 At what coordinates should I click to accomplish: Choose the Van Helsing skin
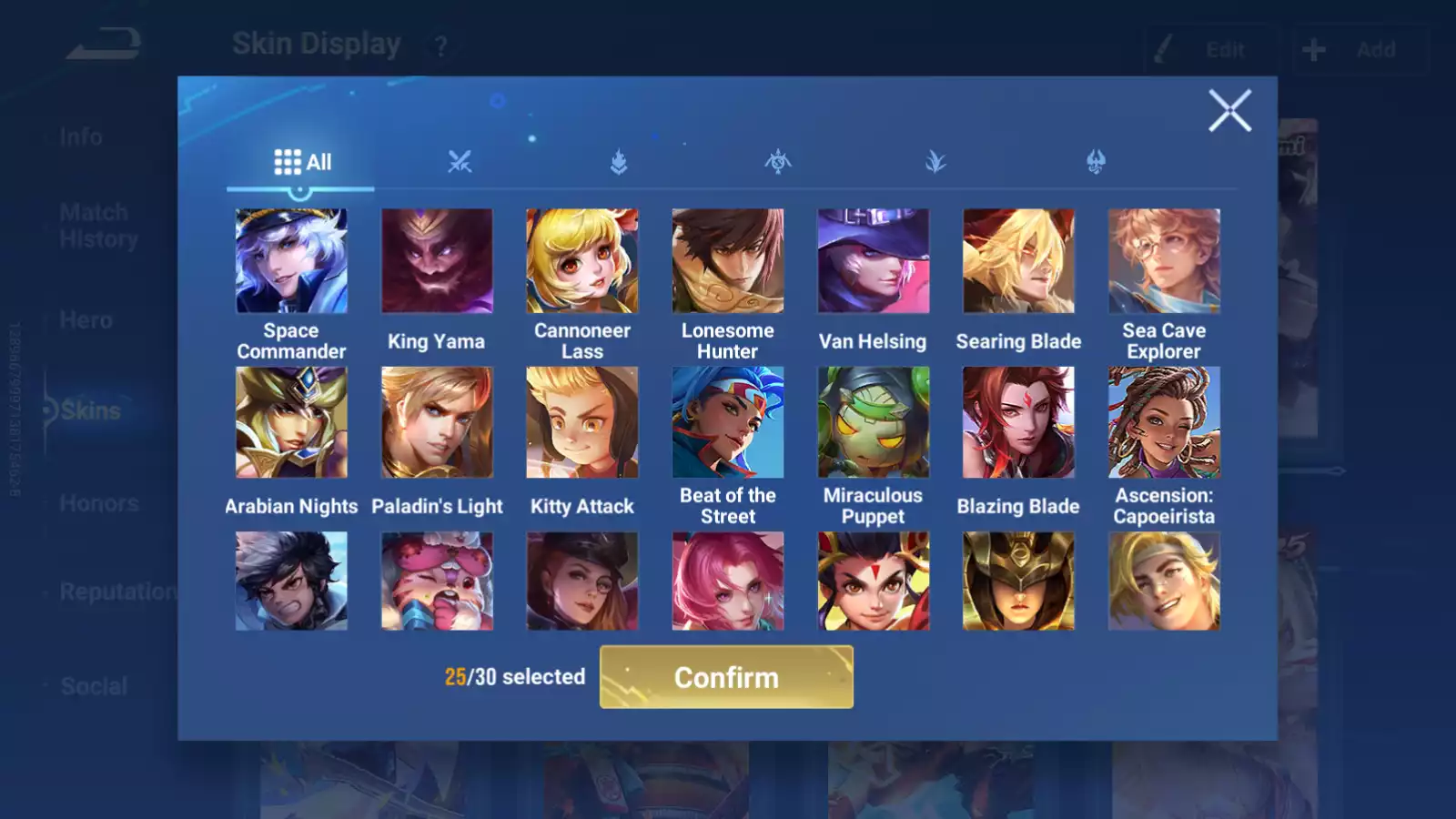[x=874, y=261]
